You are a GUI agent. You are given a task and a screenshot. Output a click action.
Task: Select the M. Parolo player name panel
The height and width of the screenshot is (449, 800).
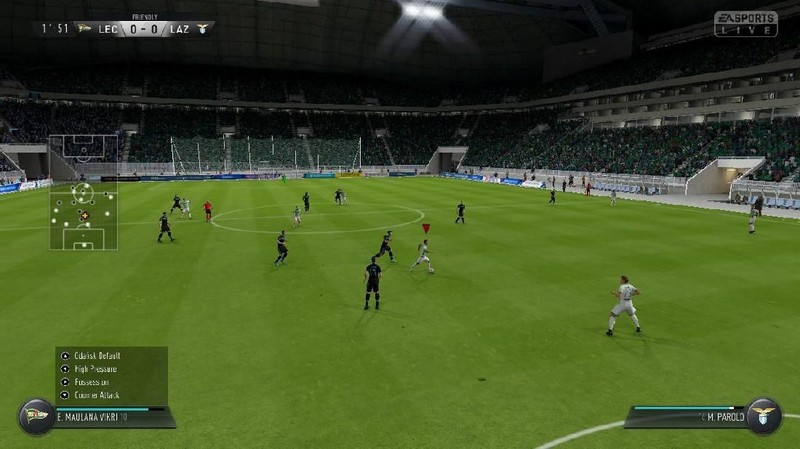coord(690,416)
